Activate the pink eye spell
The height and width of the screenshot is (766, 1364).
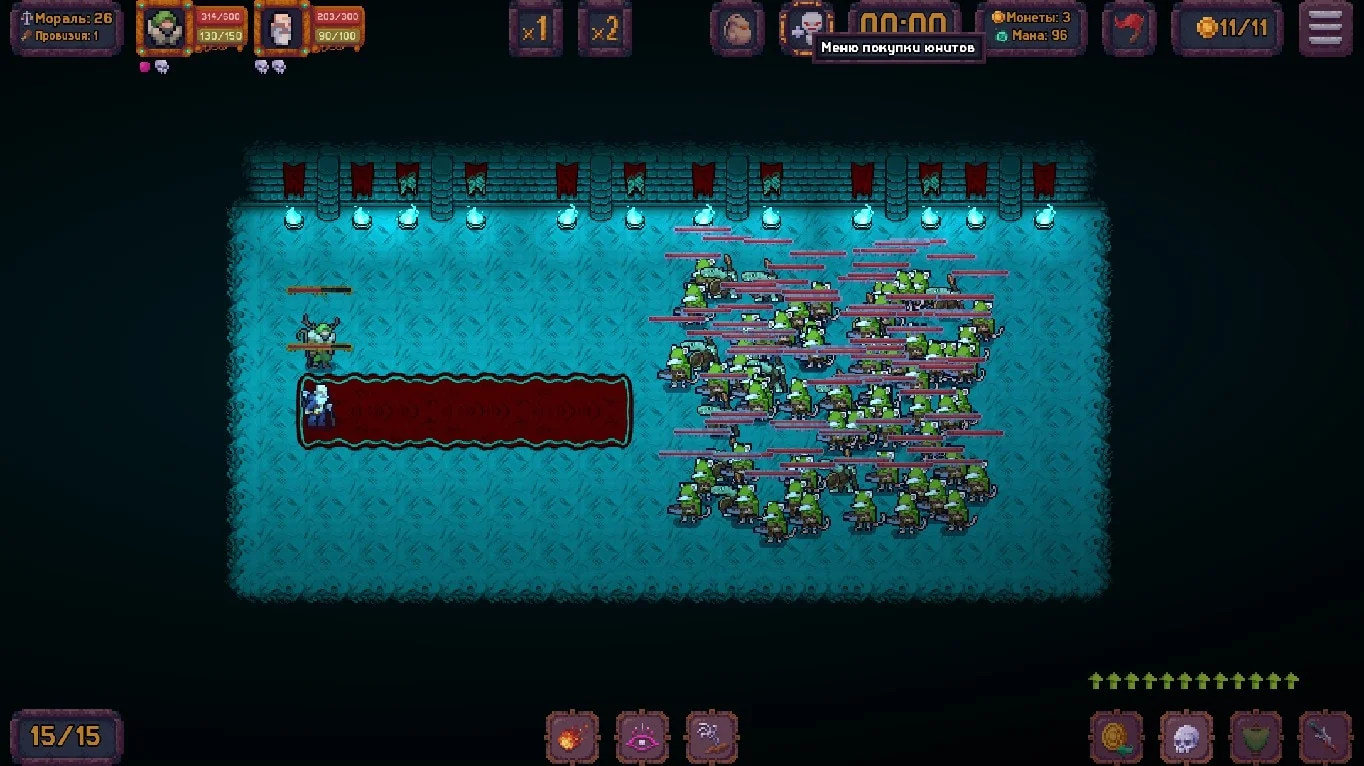(642, 738)
